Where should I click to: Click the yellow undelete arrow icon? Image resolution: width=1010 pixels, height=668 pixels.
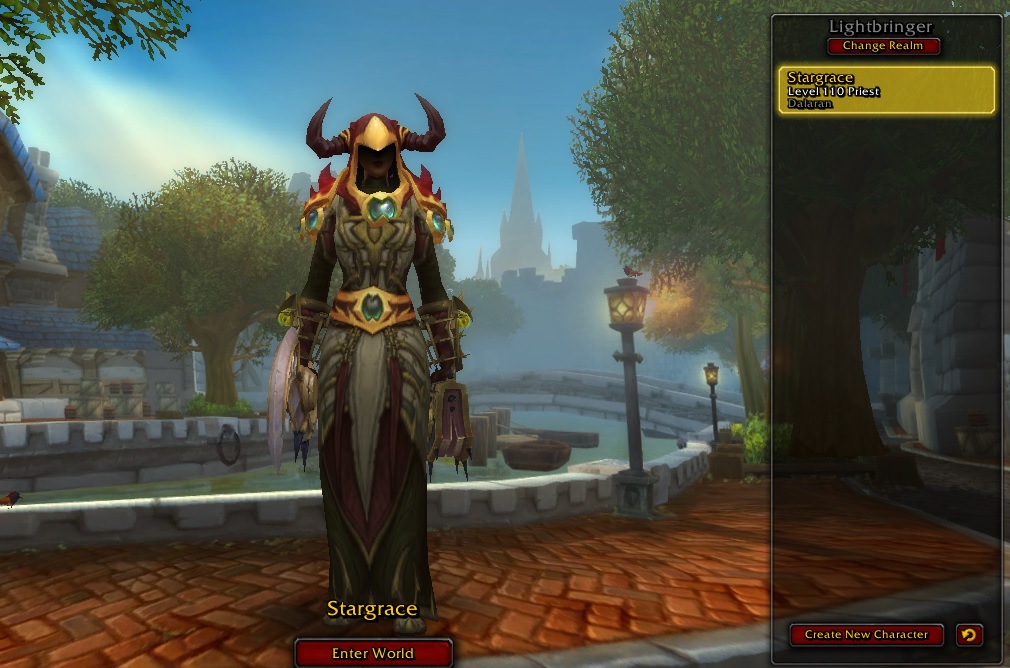point(968,634)
